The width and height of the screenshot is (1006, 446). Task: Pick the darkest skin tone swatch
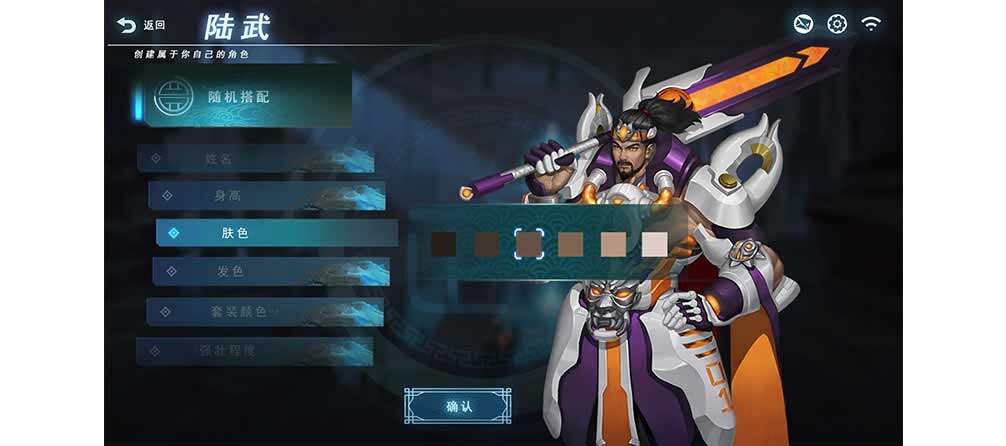(x=444, y=243)
